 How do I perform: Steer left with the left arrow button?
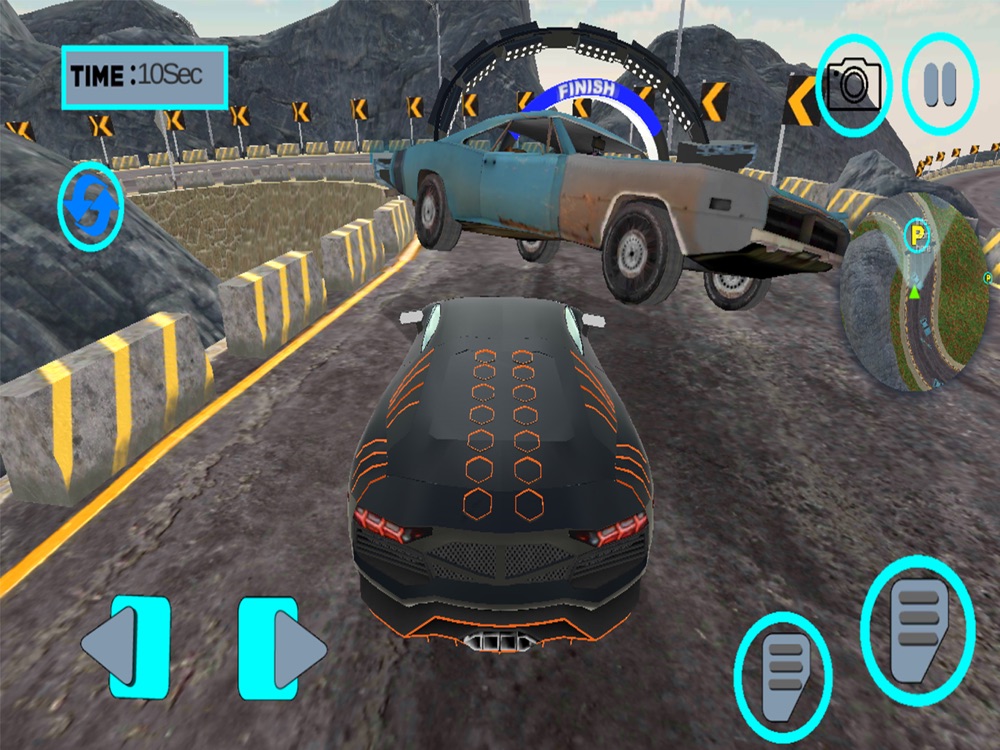pyautogui.click(x=125, y=647)
